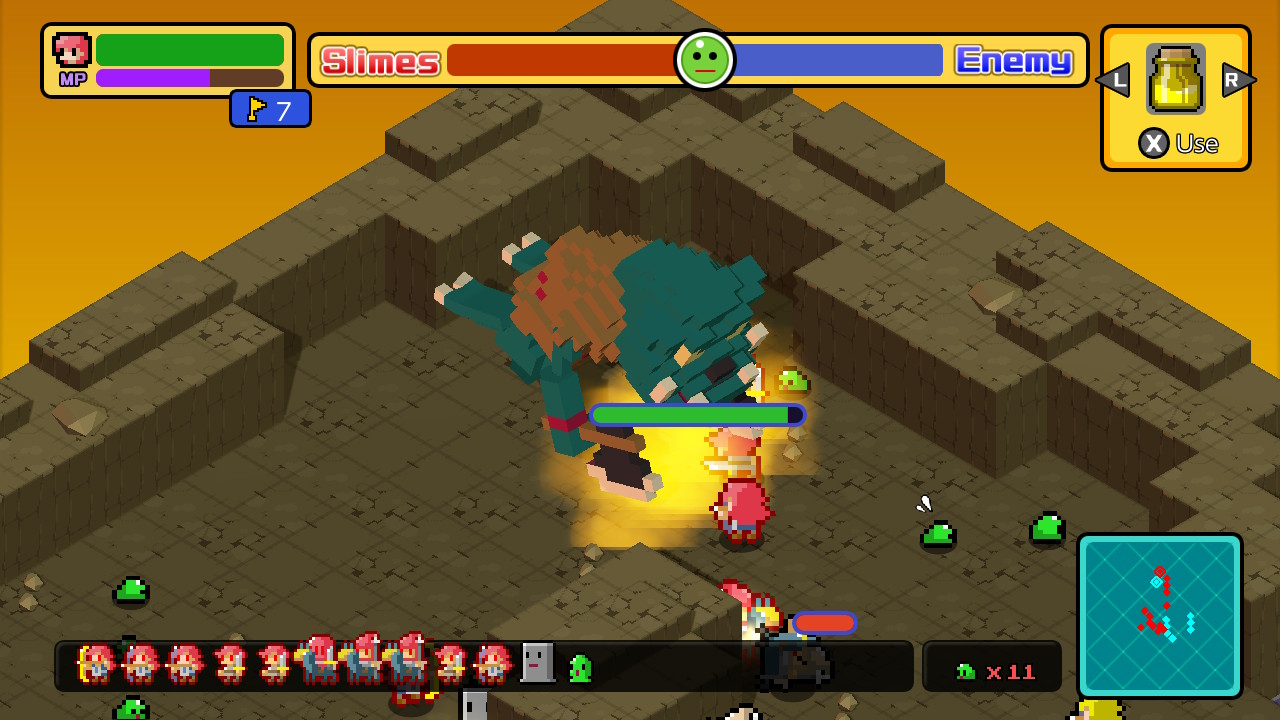Click the boss's green health bar mid-screen

697,414
